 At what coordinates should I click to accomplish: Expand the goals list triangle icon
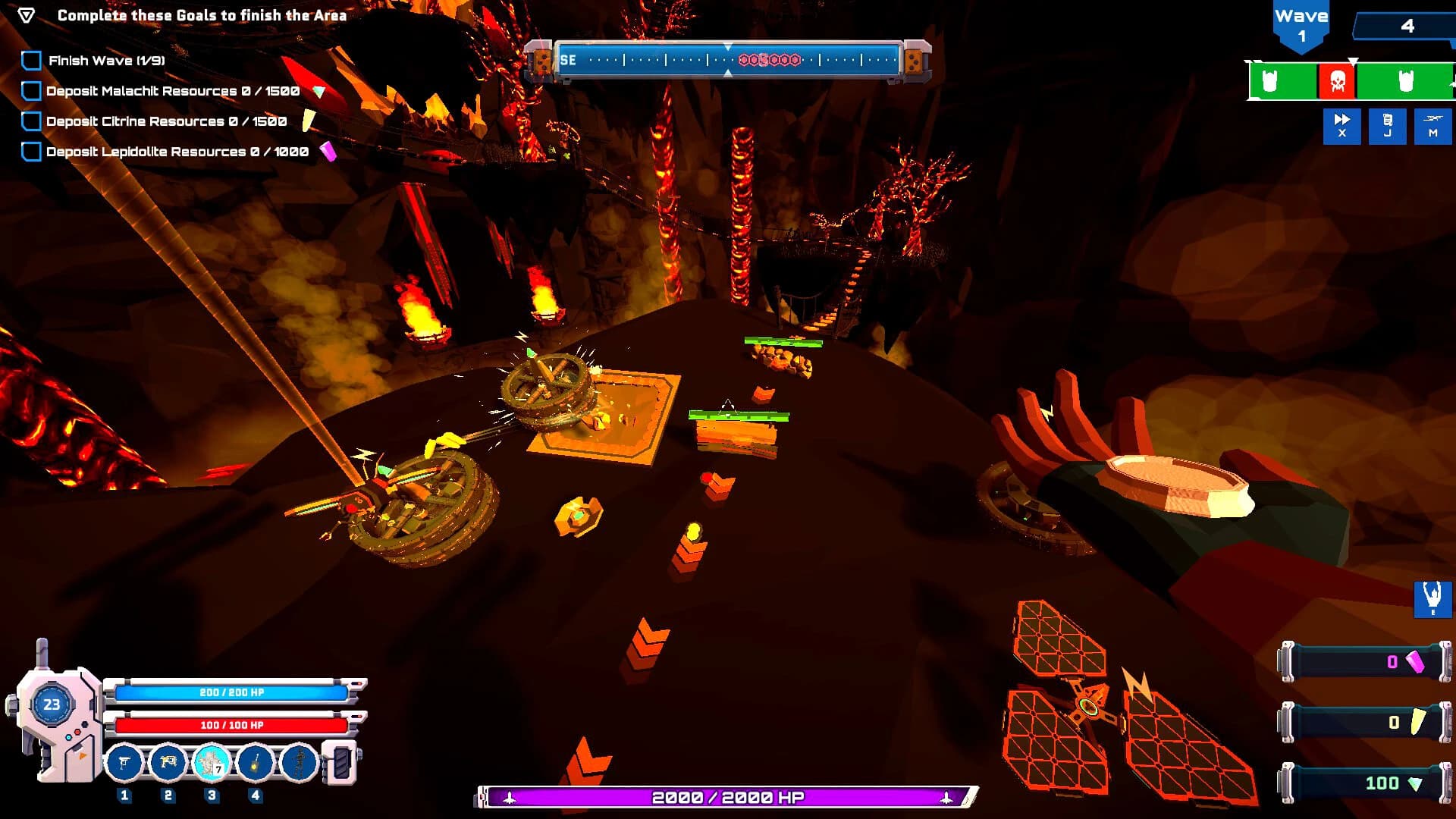tap(28, 14)
